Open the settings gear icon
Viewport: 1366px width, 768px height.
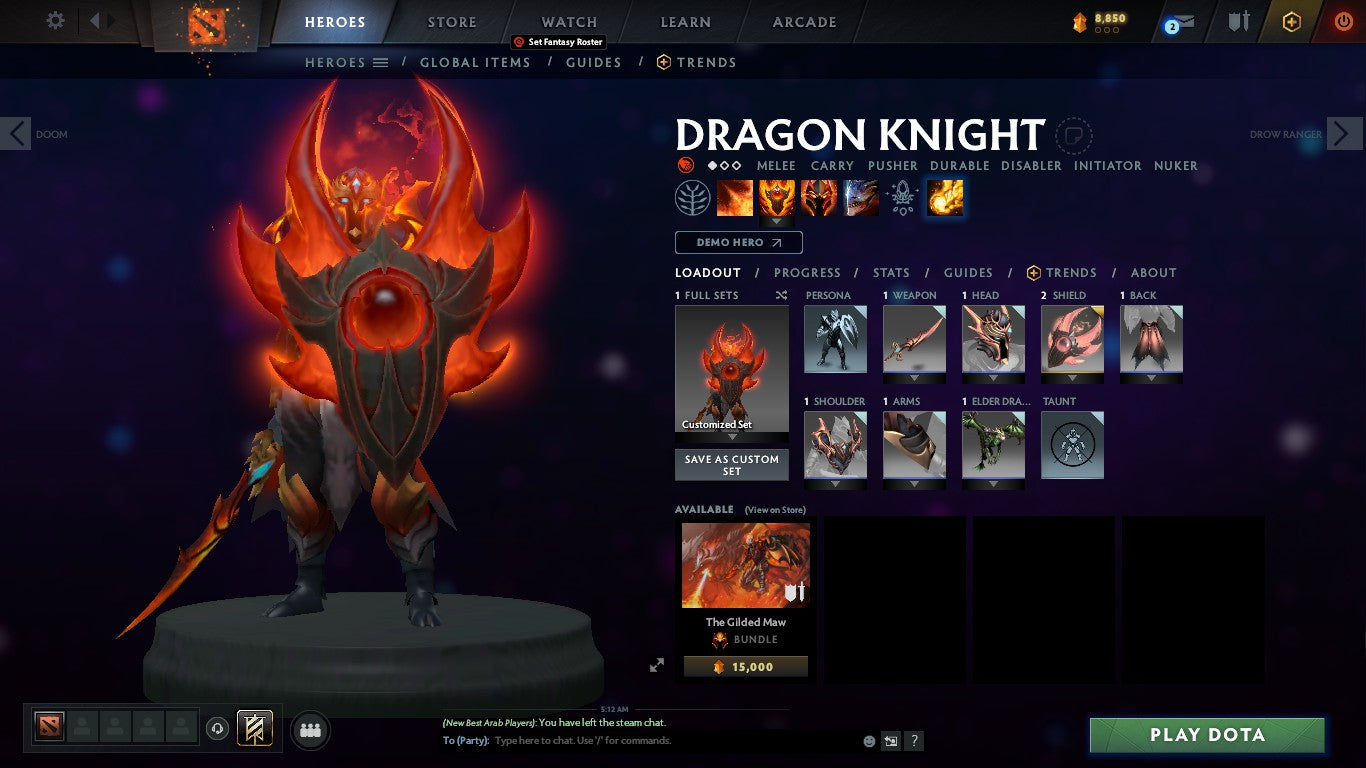[x=55, y=20]
